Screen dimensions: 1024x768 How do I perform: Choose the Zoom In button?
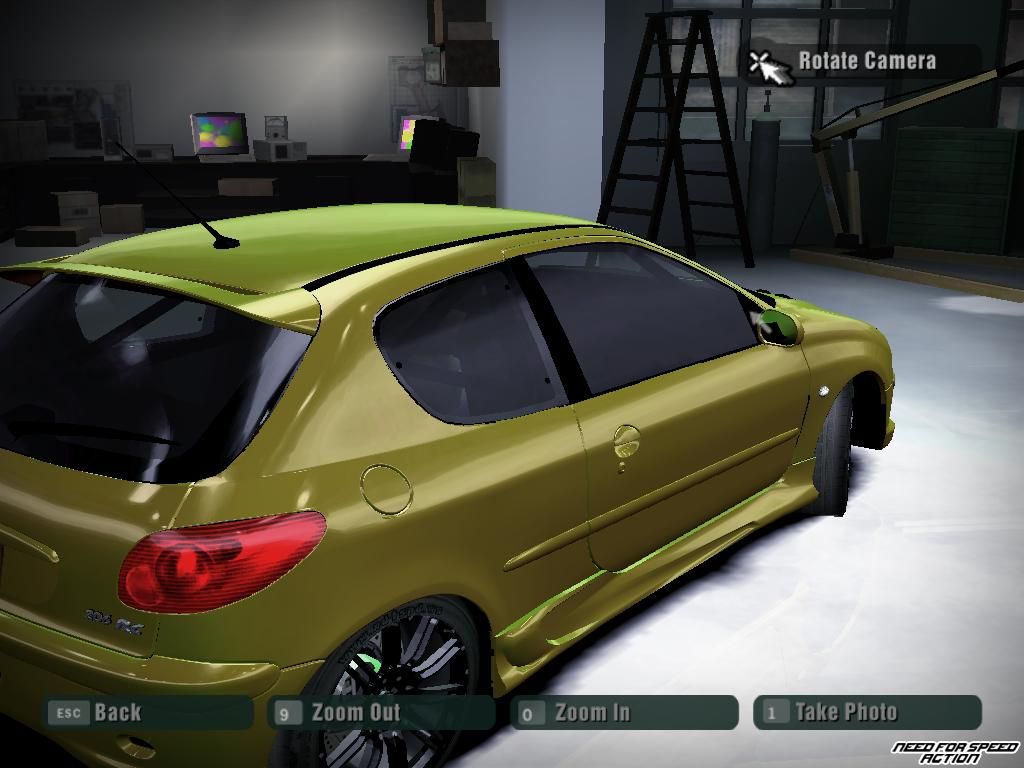[624, 713]
